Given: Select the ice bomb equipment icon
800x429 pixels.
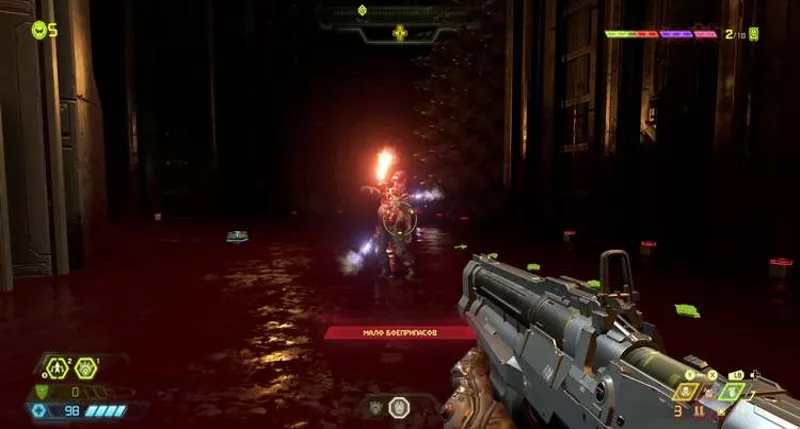Looking at the screenshot, I should (85, 368).
